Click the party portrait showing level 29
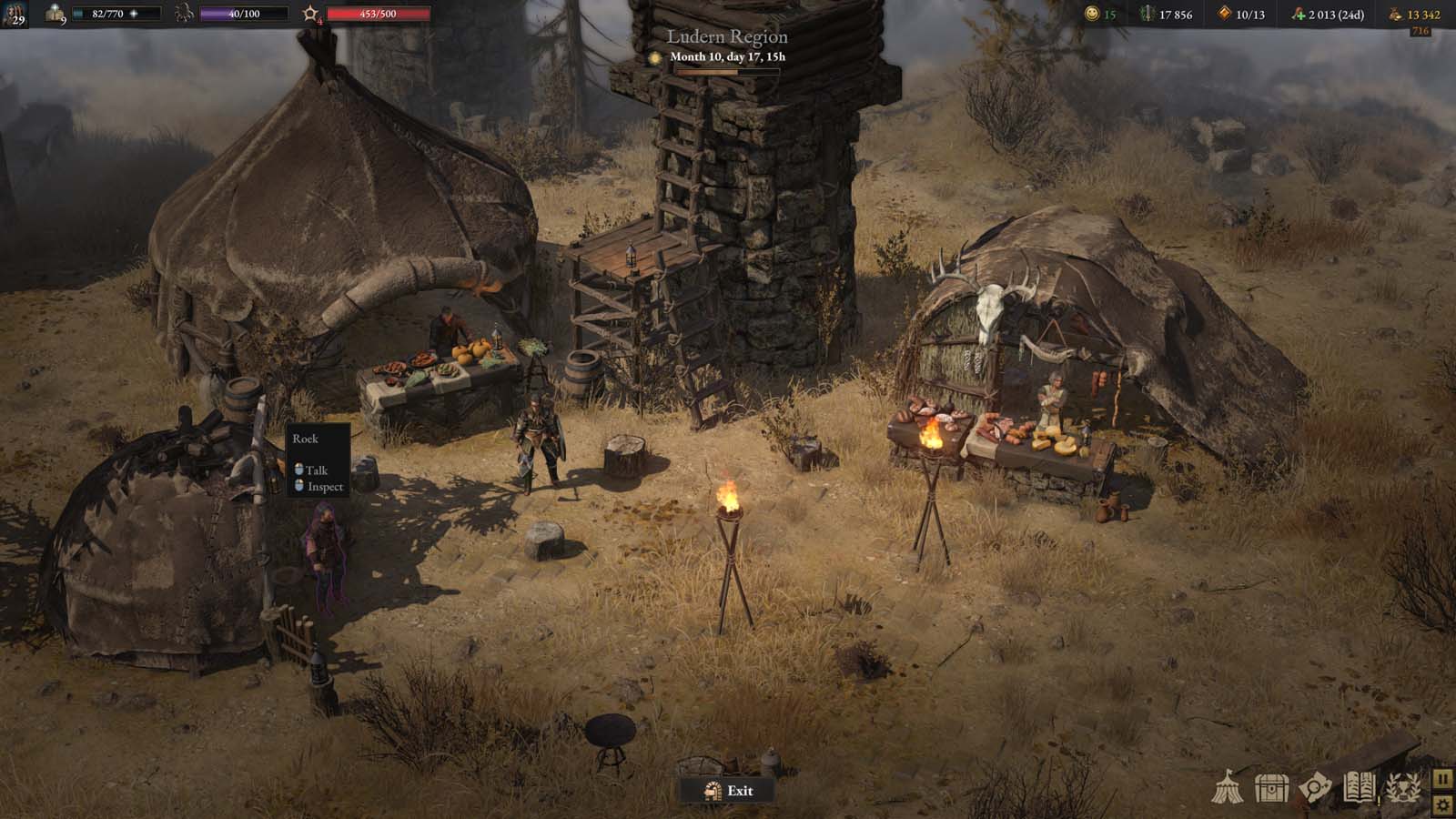1456x819 pixels. [x=15, y=15]
